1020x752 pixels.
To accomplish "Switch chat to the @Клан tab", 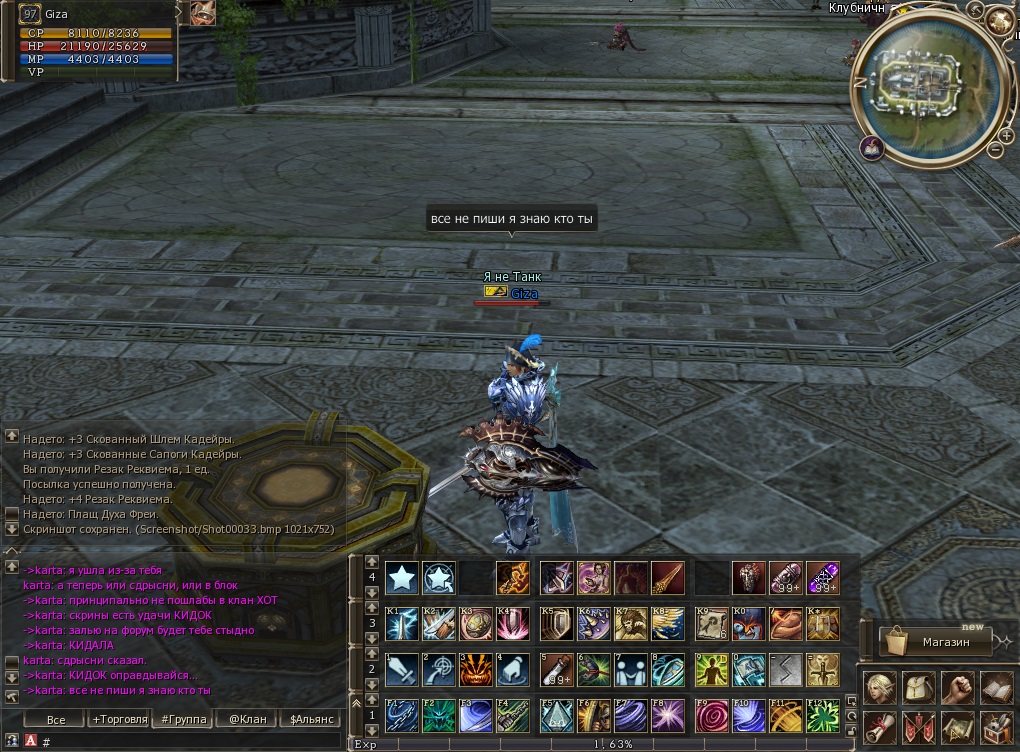I will coord(246,719).
